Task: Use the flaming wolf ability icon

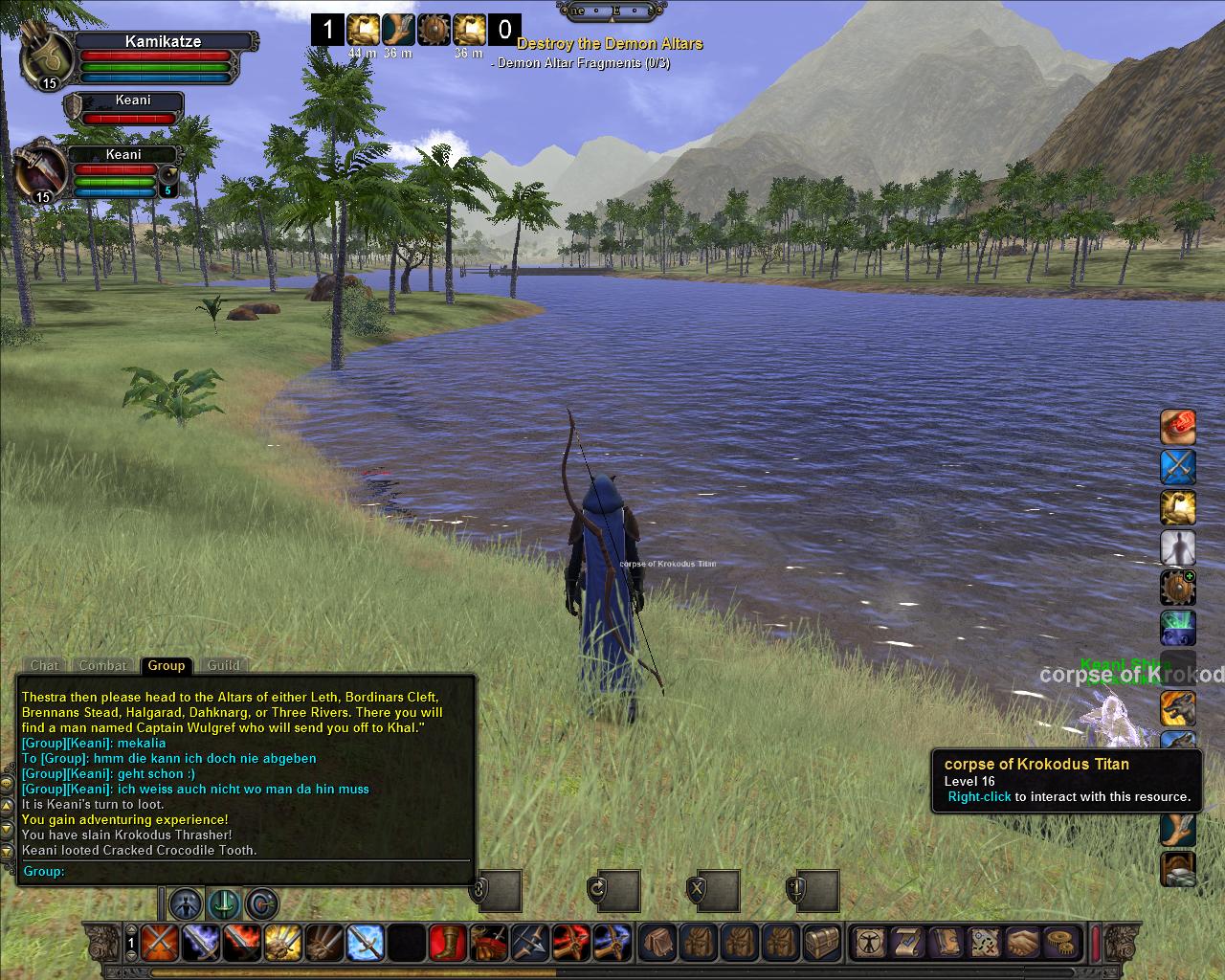Action: click(1178, 709)
